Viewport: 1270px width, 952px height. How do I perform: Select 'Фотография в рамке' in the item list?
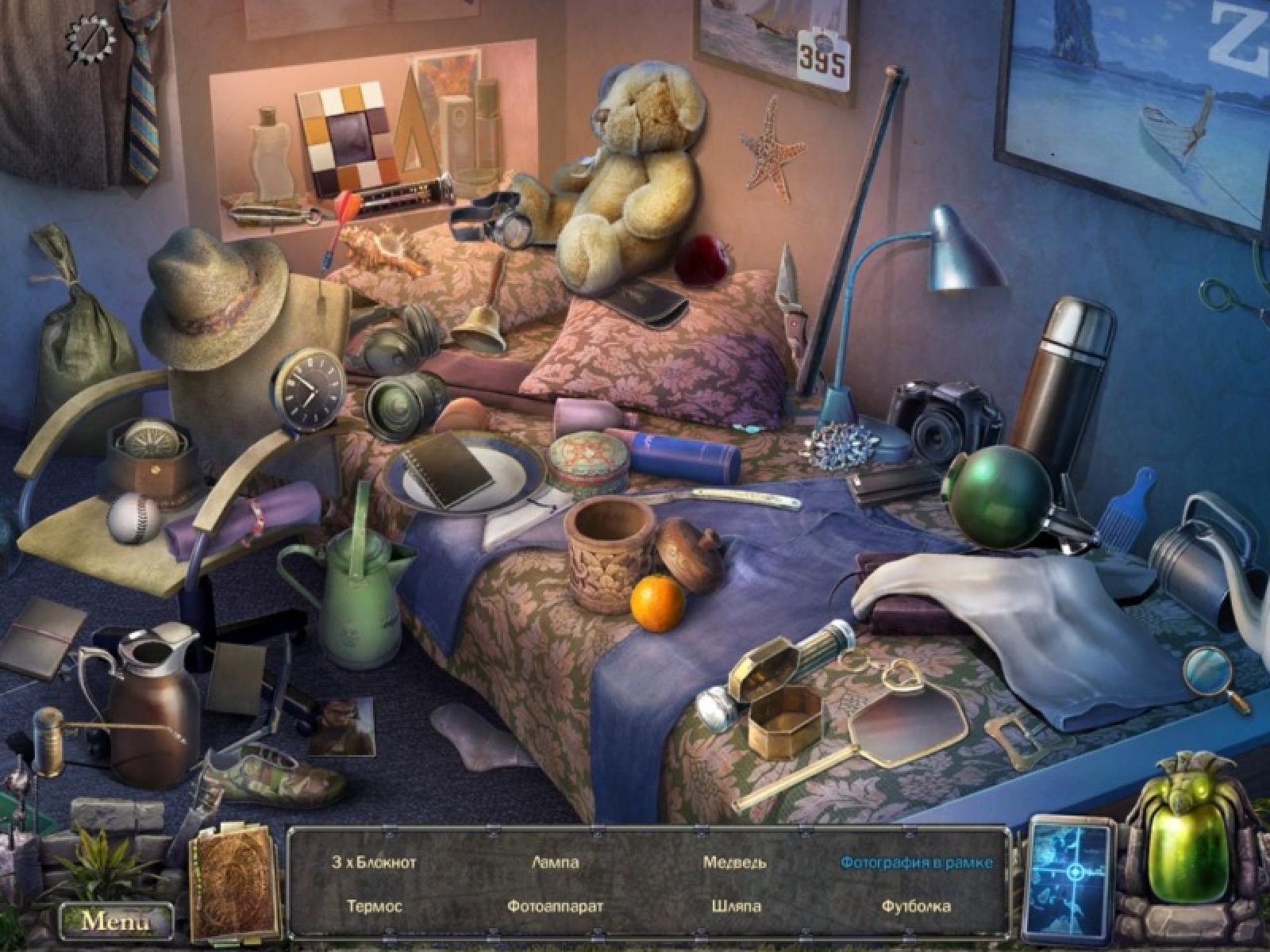coord(917,862)
